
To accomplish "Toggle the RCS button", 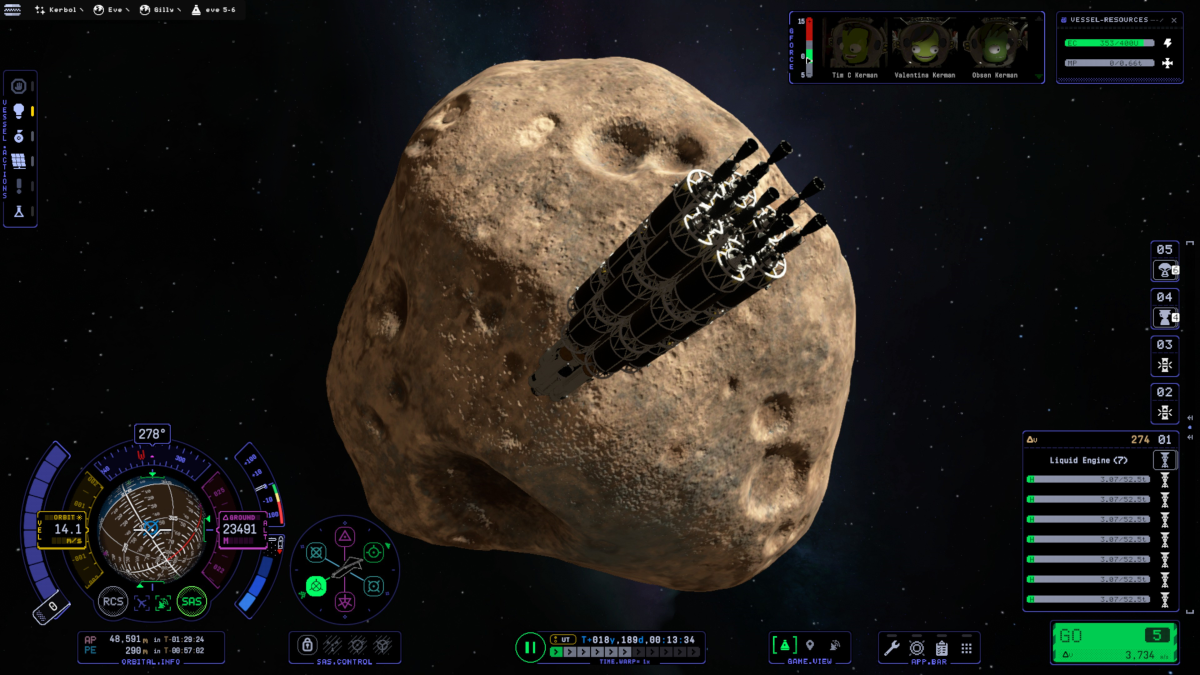I will 112,601.
